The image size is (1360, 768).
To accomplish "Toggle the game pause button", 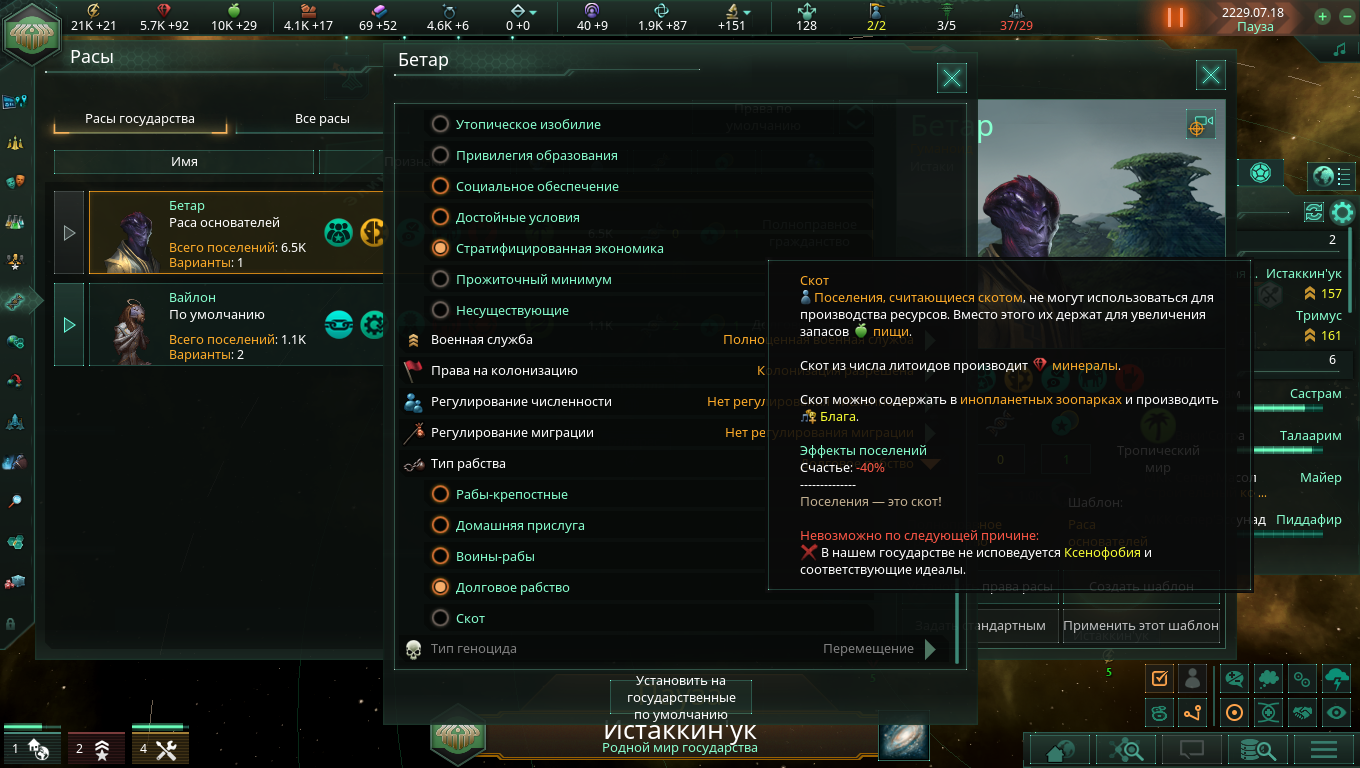I will point(1175,18).
